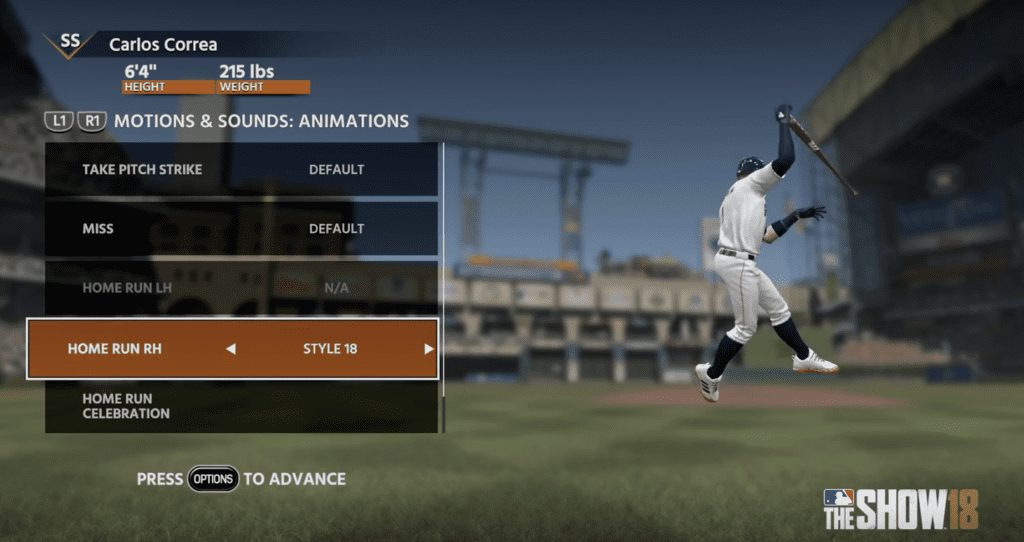Image resolution: width=1024 pixels, height=542 pixels.
Task: Choose the Miss animation row
Action: (x=240, y=229)
